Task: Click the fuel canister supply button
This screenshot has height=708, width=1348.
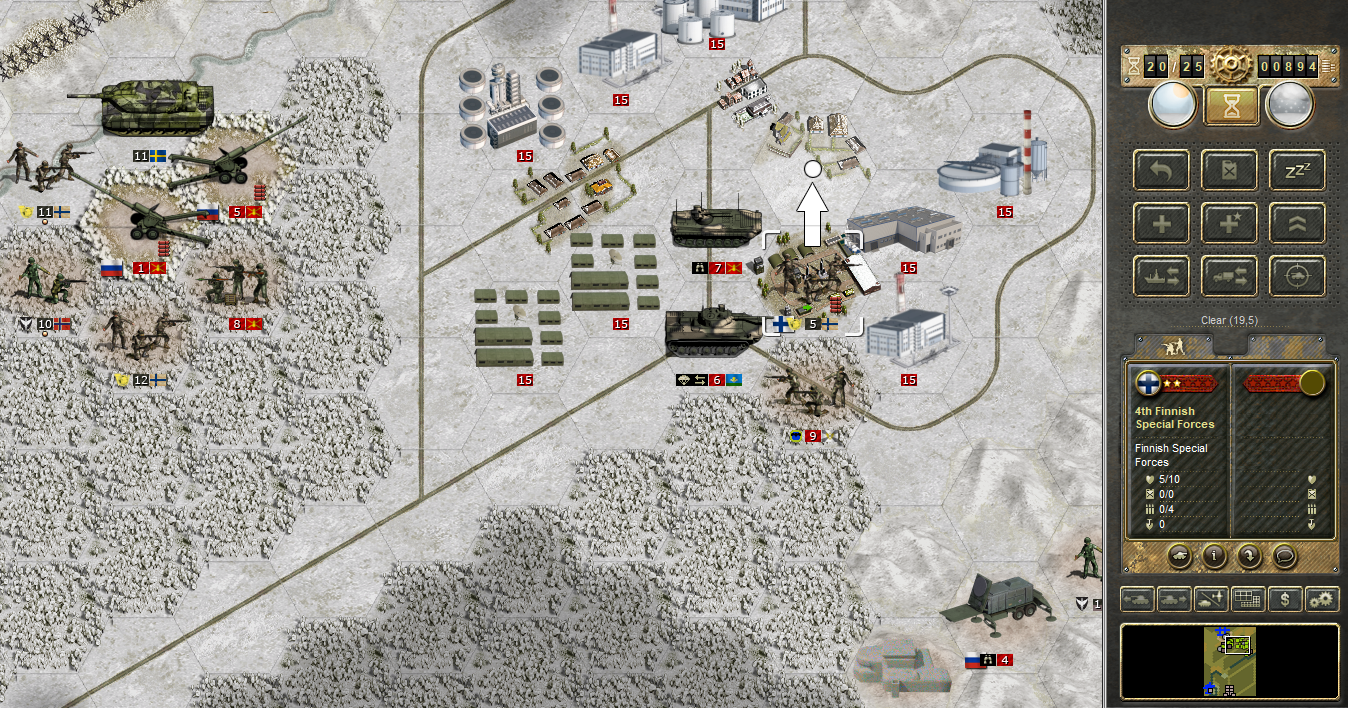Action: point(1230,170)
